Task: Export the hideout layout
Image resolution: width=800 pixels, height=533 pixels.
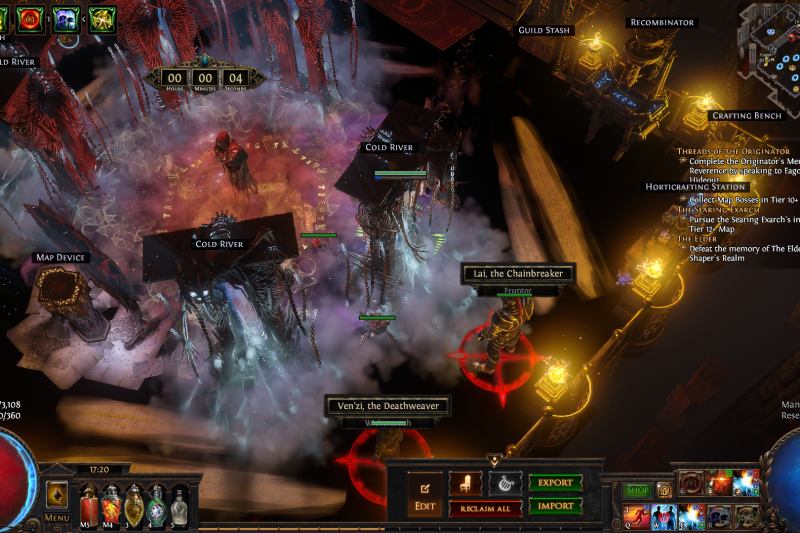Action: pyautogui.click(x=555, y=483)
